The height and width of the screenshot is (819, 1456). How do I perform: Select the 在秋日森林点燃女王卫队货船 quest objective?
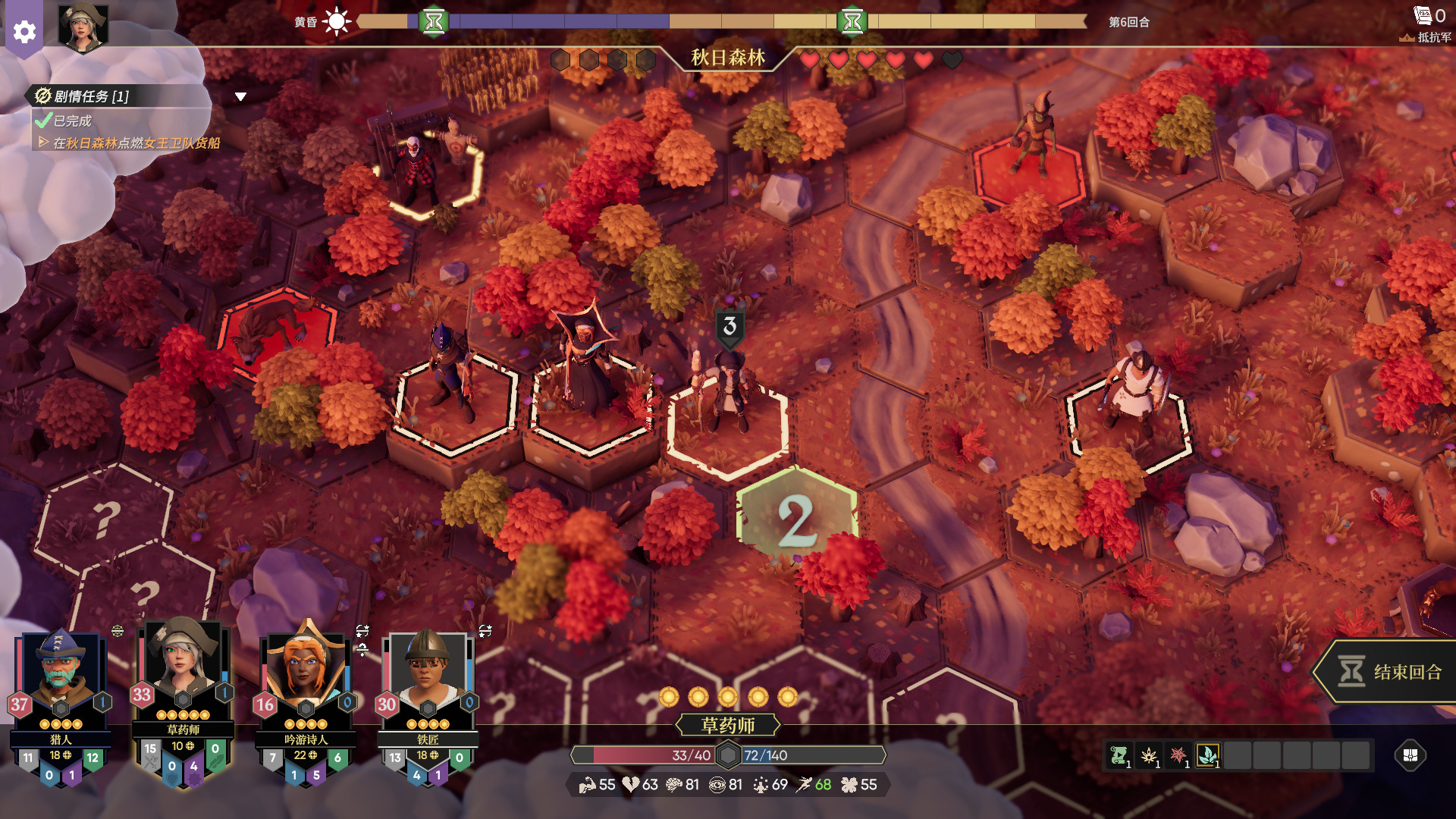pos(136,143)
